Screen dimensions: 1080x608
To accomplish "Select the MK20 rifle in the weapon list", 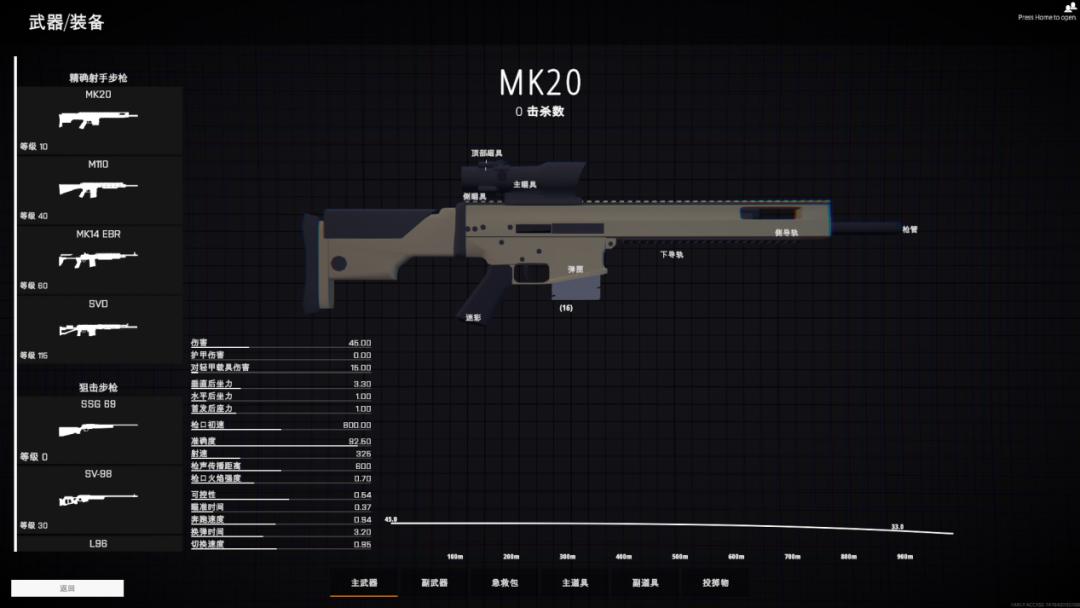I will point(98,119).
